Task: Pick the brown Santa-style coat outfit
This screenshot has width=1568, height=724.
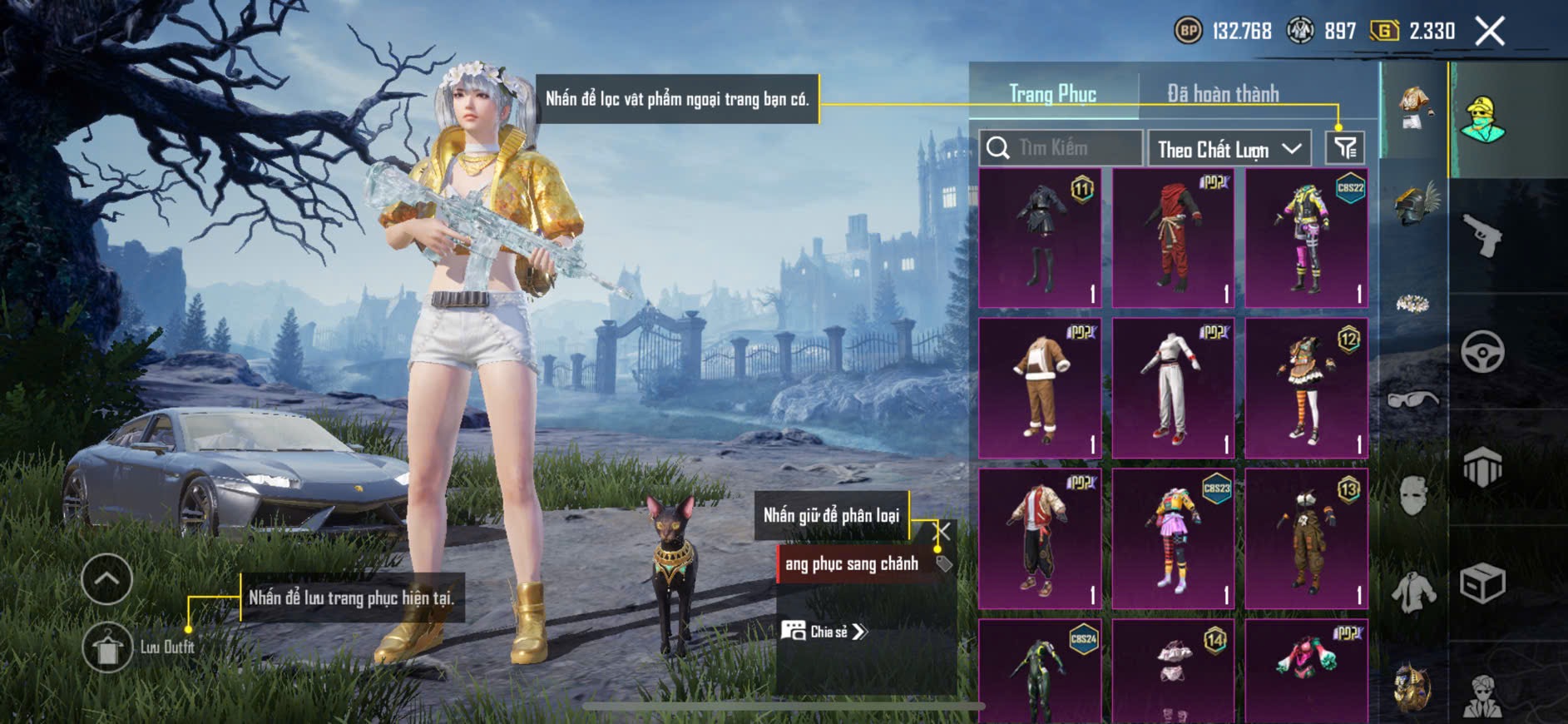Action: [x=1040, y=388]
